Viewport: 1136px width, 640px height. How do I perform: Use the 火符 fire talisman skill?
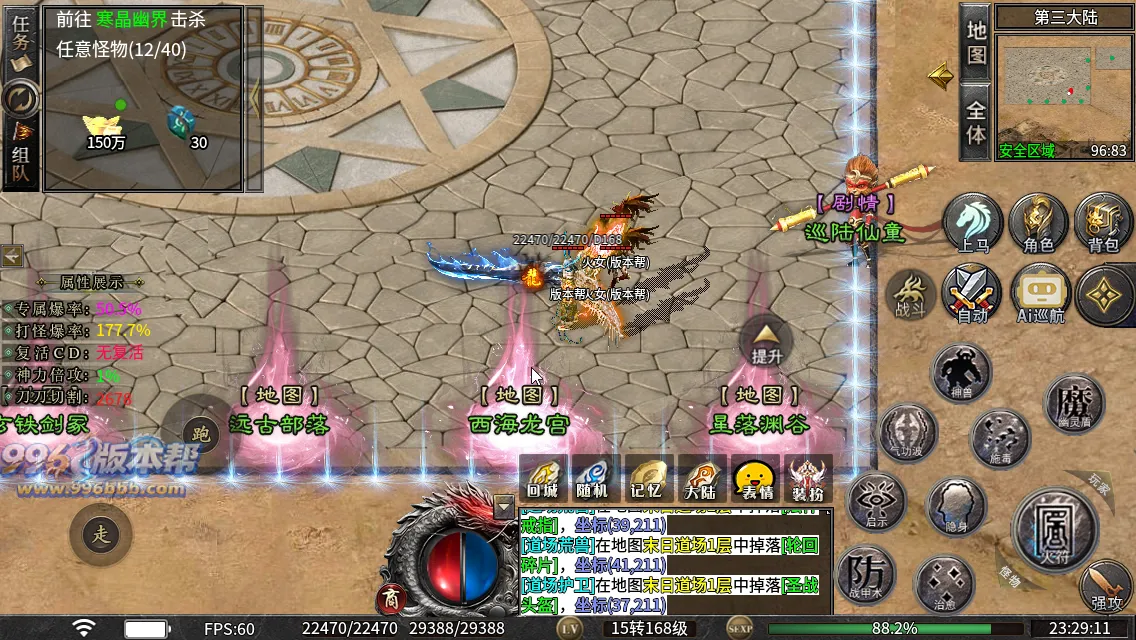(1053, 526)
